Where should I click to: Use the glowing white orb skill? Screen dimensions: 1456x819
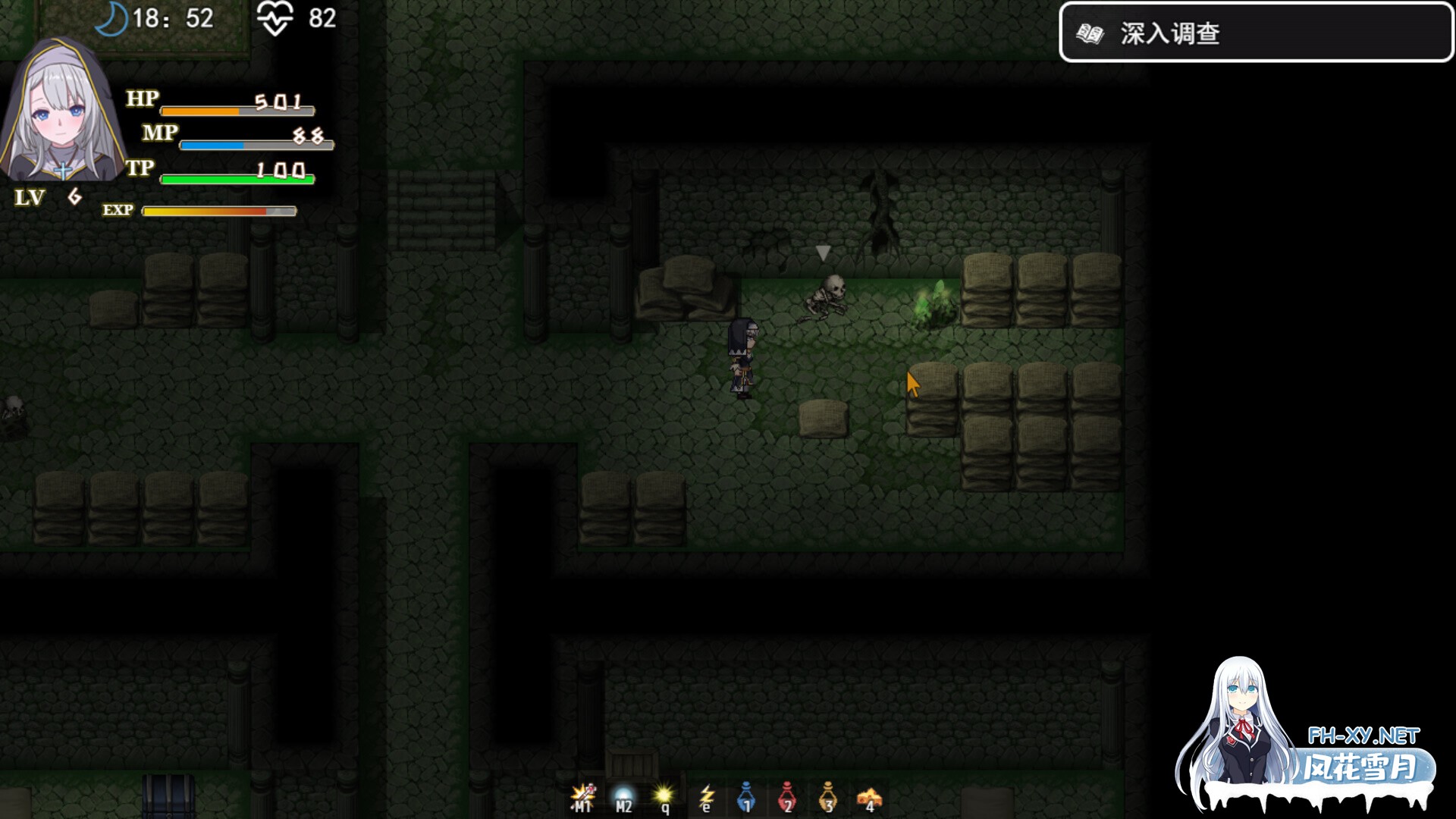click(x=623, y=796)
